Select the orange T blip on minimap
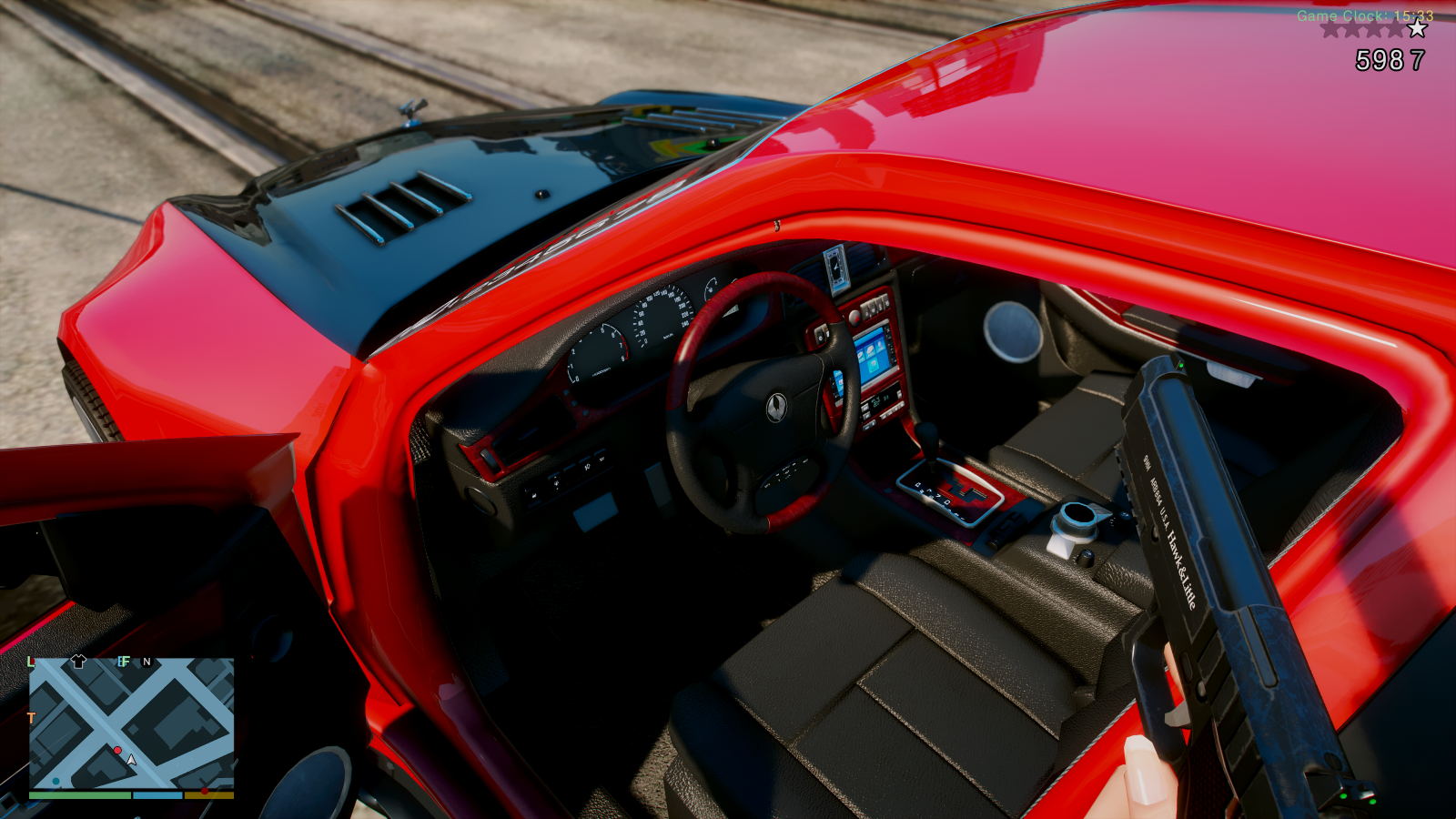Viewport: 1456px width, 819px height. point(31,718)
